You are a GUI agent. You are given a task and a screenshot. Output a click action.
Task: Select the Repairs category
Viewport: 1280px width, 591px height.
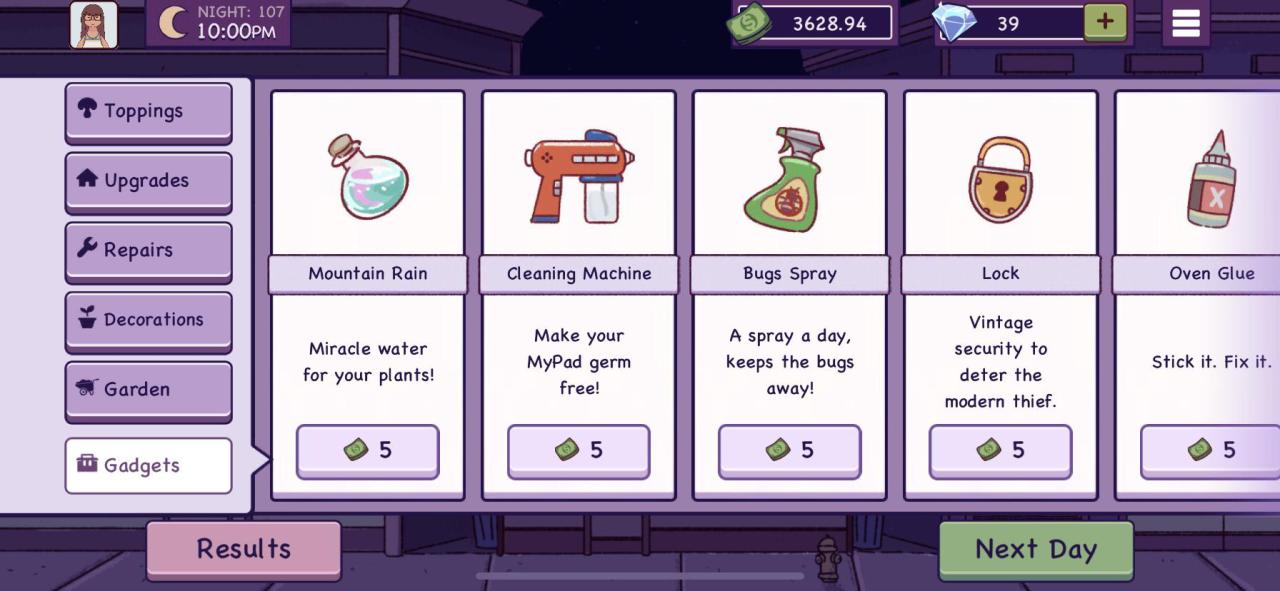148,250
